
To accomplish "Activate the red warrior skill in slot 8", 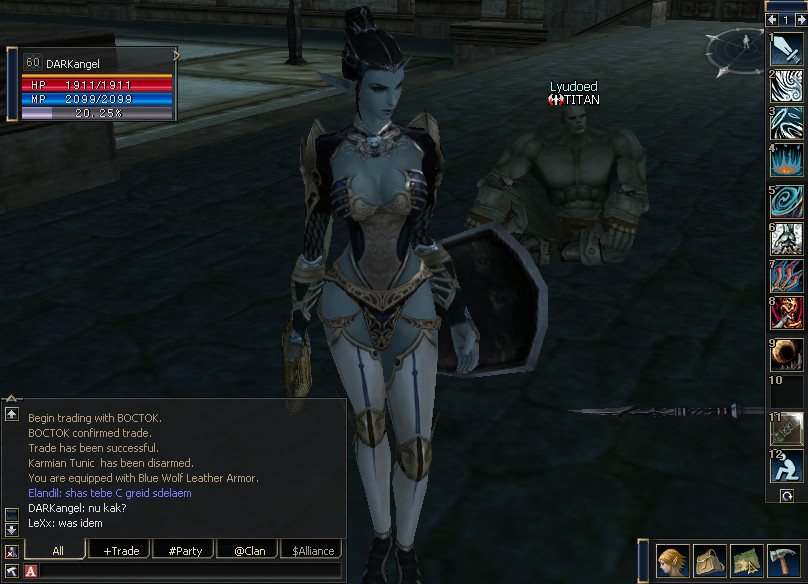I will [x=787, y=313].
